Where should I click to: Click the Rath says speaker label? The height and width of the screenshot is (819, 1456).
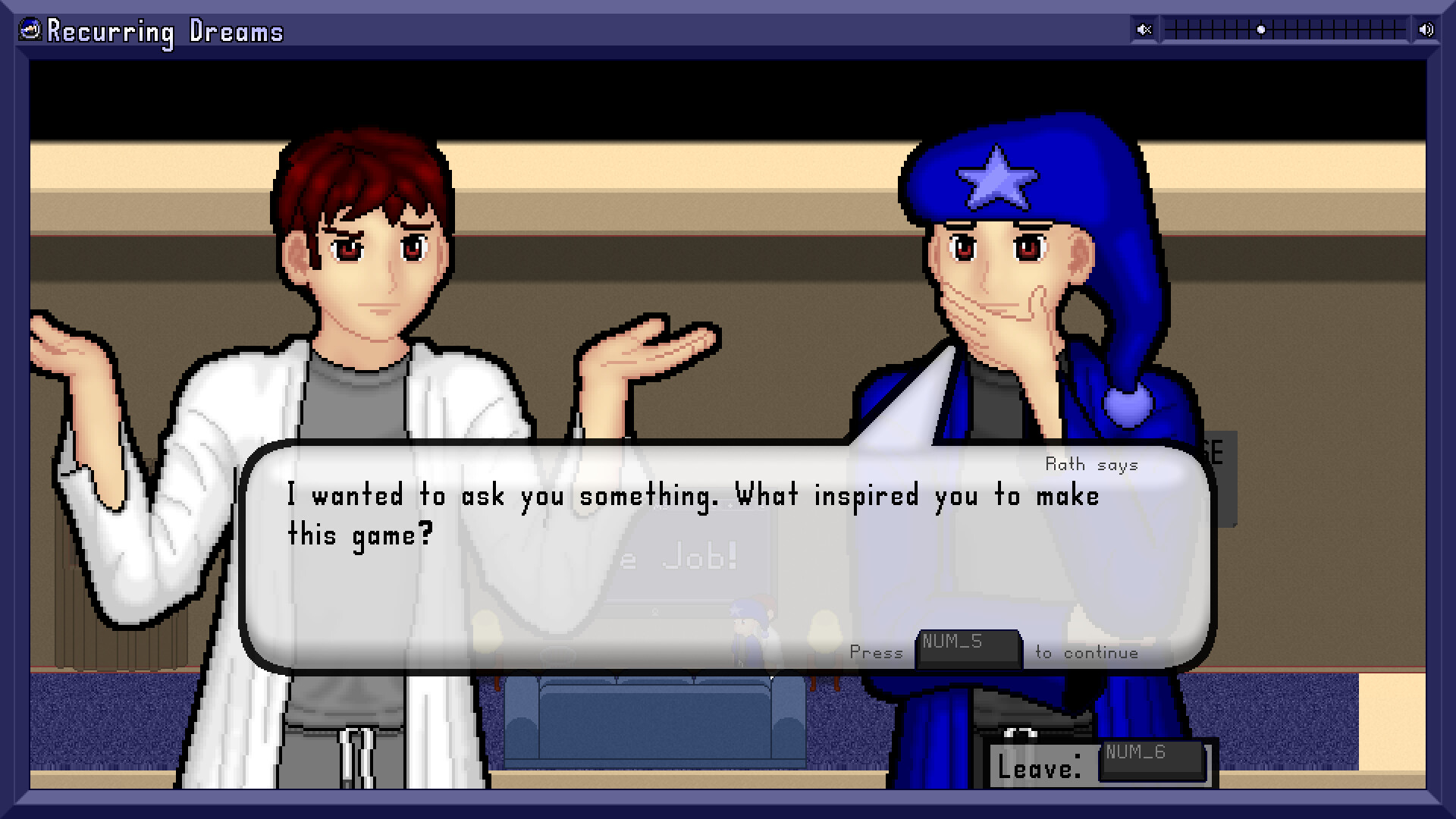tap(1090, 465)
